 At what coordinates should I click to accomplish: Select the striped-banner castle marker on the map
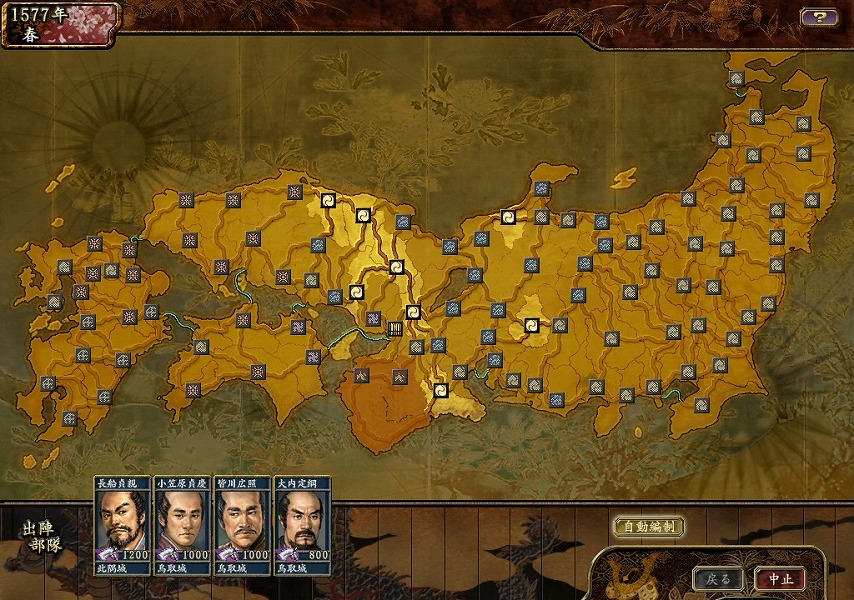pyautogui.click(x=395, y=328)
